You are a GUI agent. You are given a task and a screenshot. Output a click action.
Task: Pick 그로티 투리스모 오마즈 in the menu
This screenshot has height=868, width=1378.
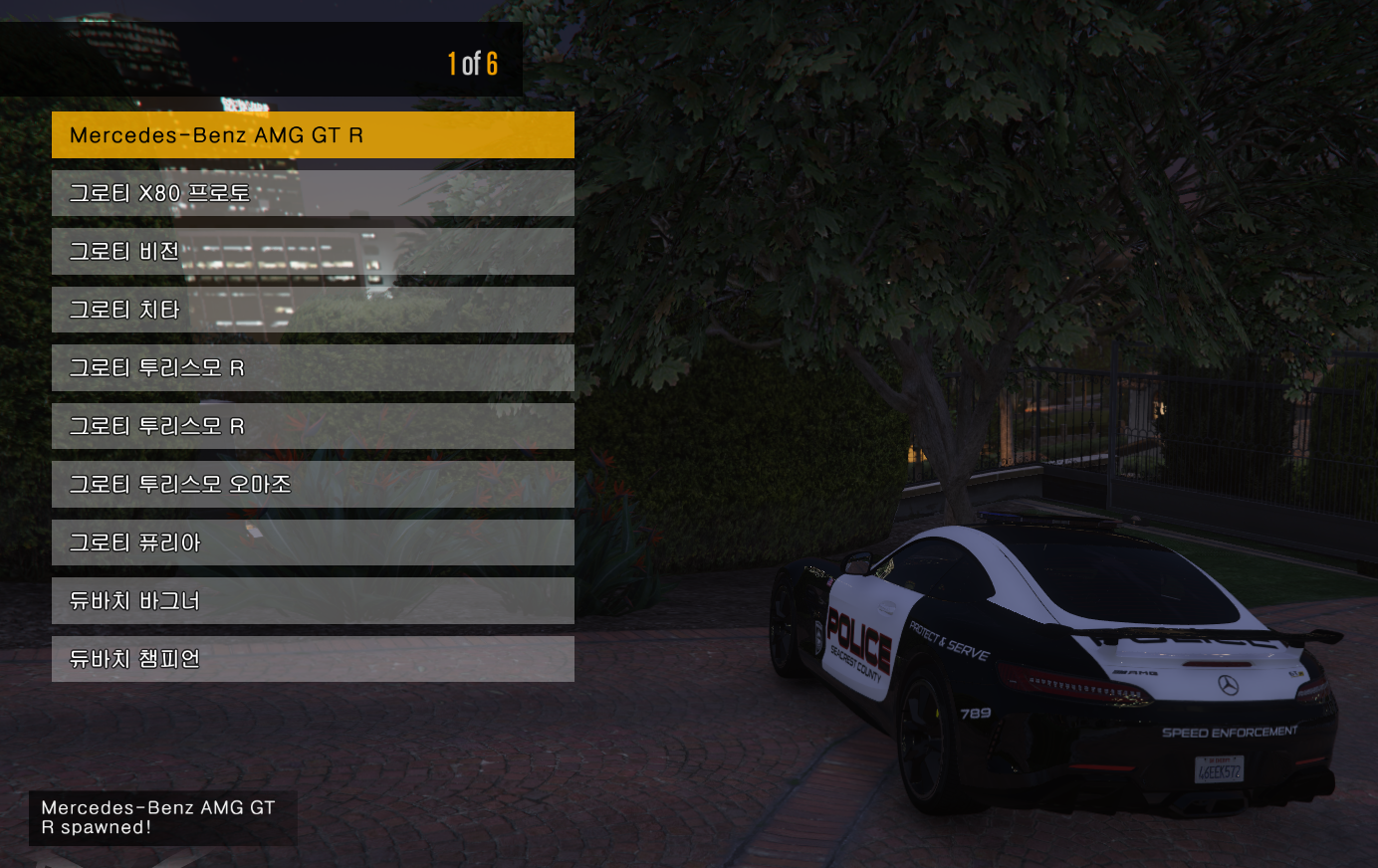(x=313, y=485)
